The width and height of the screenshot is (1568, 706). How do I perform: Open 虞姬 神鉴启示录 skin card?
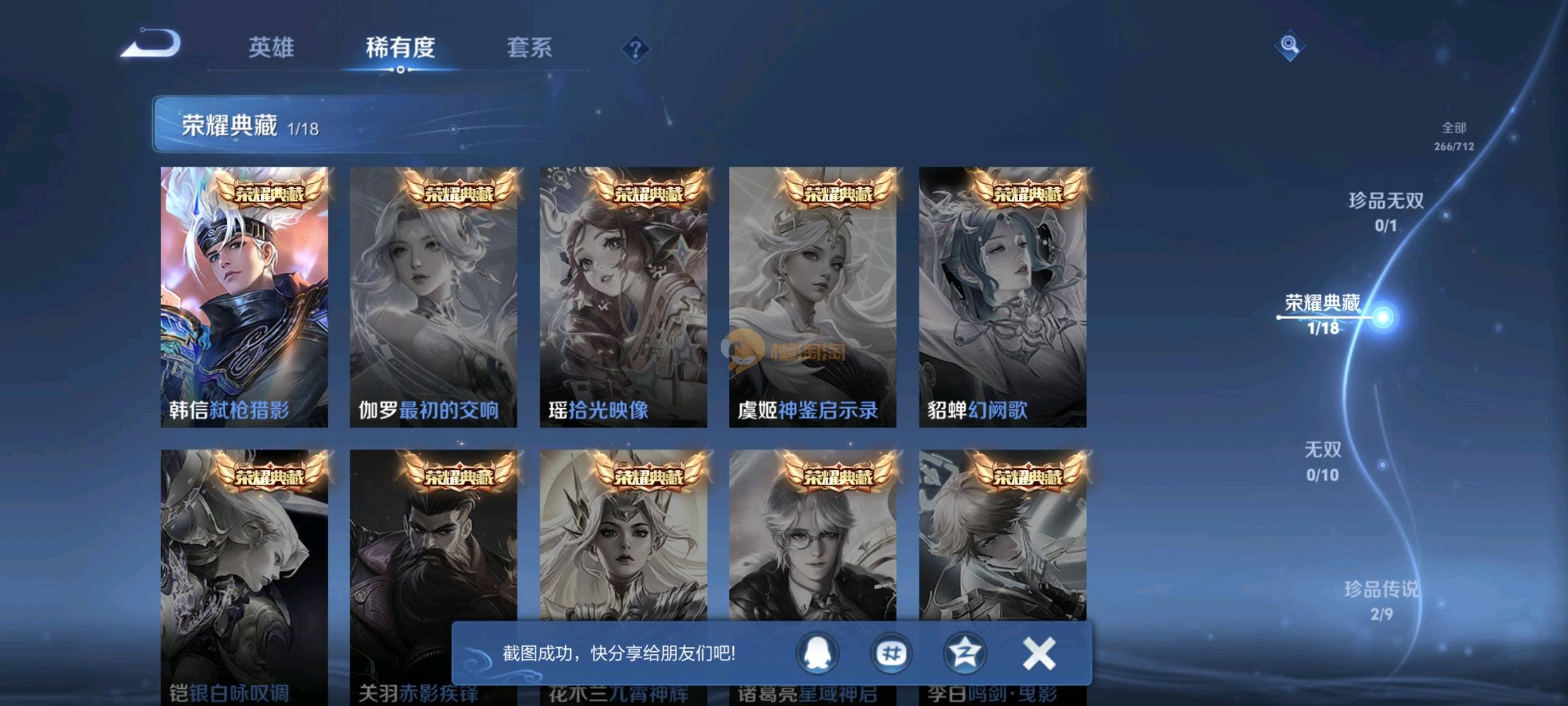pyautogui.click(x=813, y=297)
